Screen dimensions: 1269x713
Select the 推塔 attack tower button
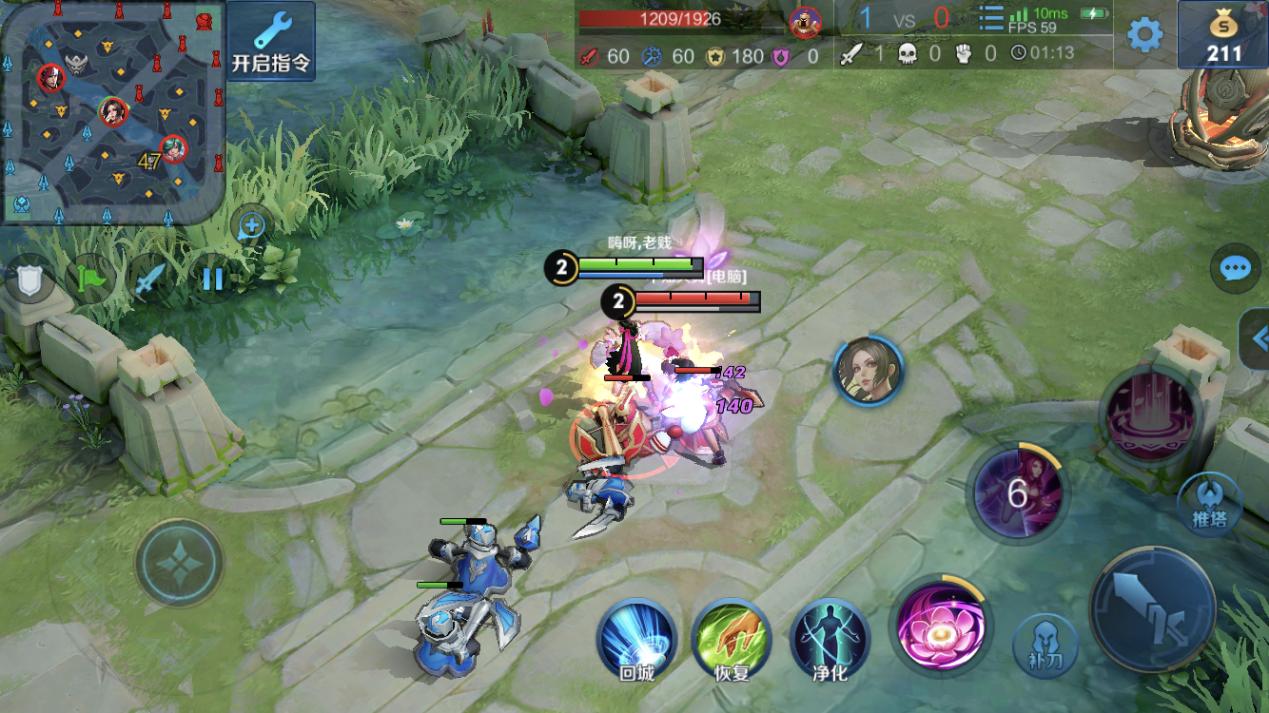point(1210,503)
